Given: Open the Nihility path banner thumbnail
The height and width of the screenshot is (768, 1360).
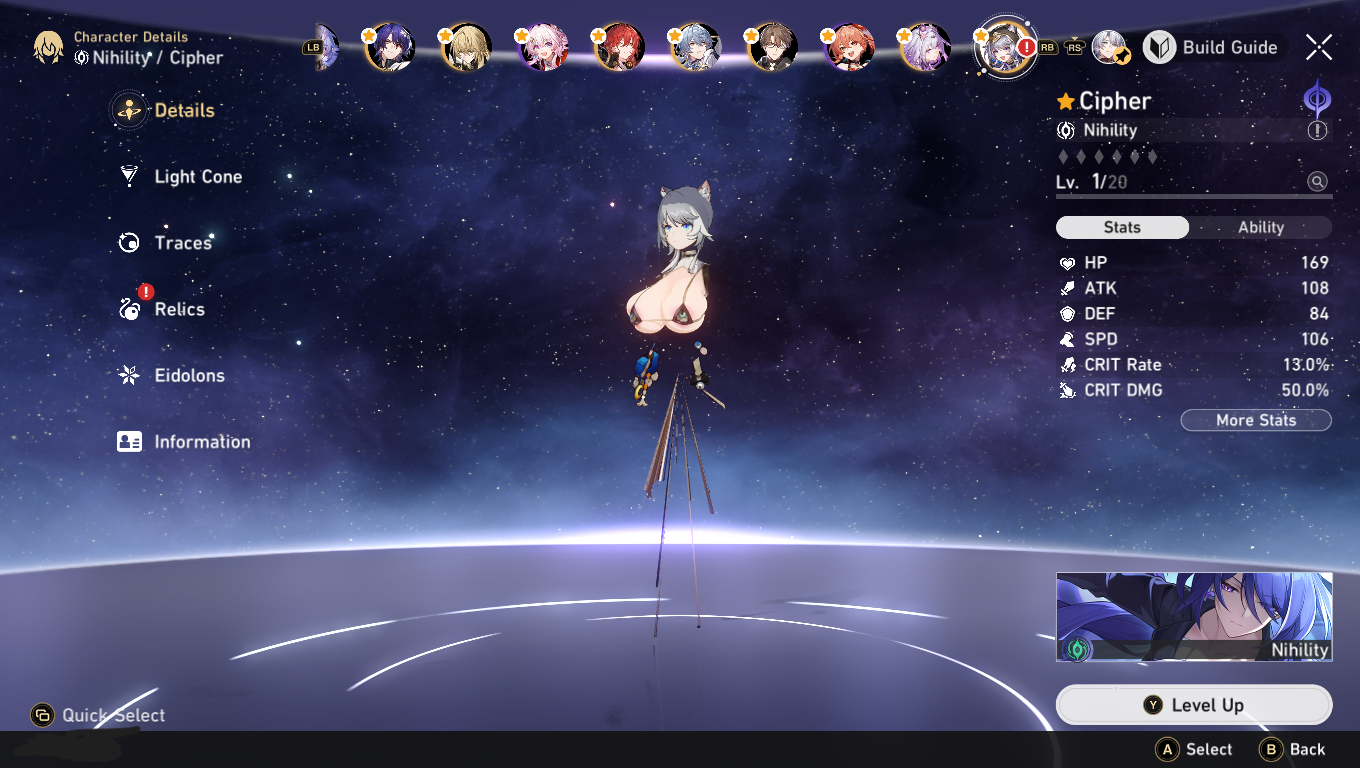Looking at the screenshot, I should [1194, 617].
